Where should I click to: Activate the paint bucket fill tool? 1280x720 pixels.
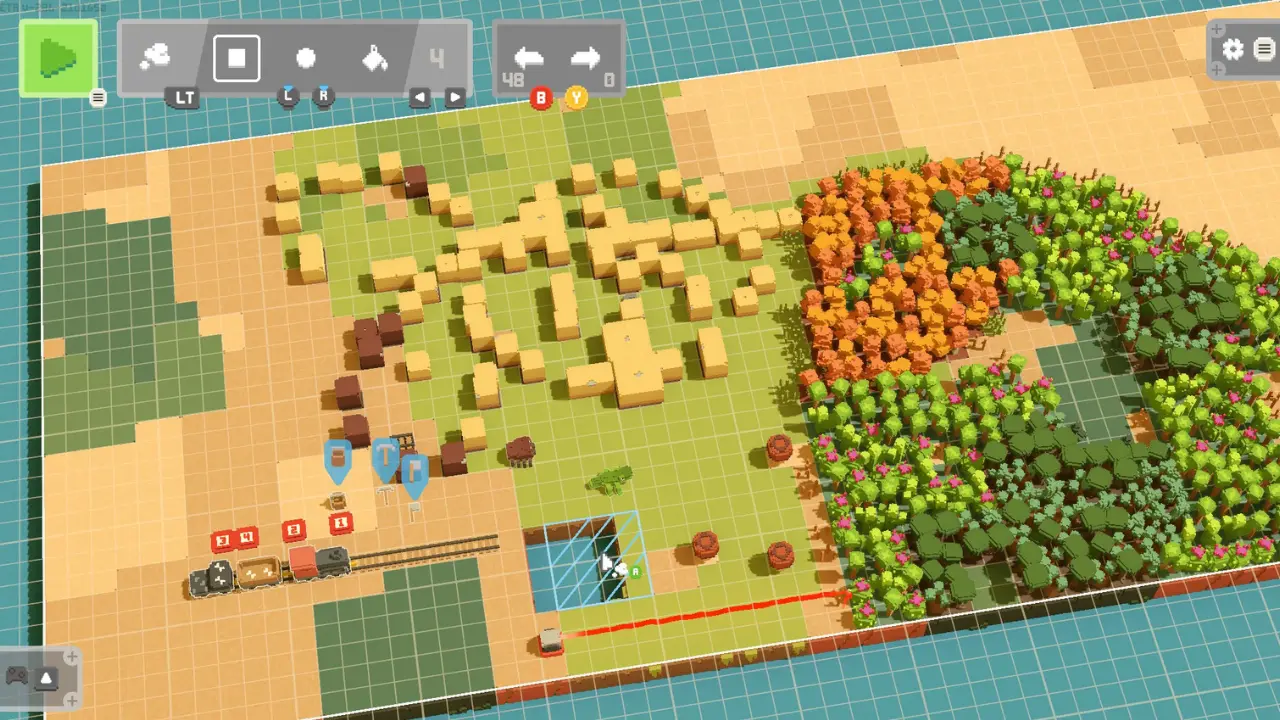click(x=373, y=58)
